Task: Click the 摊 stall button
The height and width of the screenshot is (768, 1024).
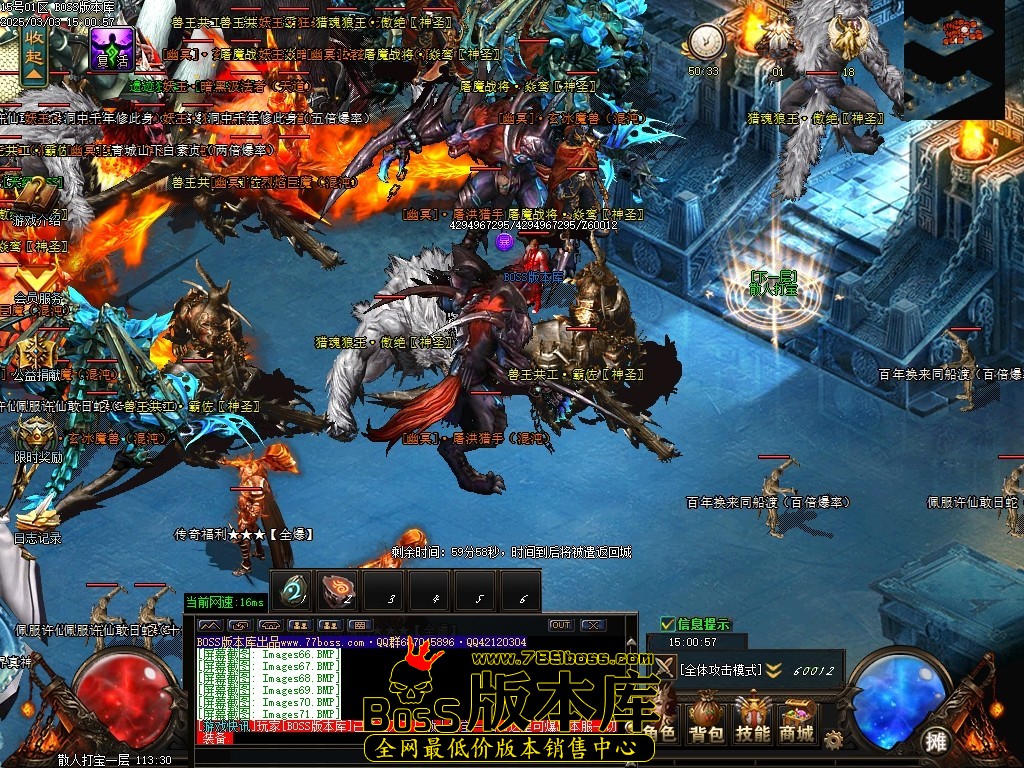Action: 935,740
